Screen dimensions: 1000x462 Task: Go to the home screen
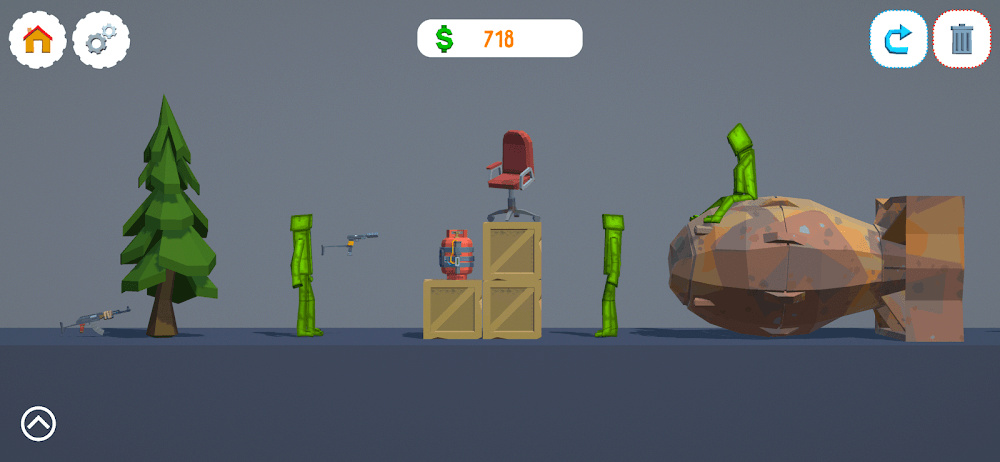(x=38, y=40)
